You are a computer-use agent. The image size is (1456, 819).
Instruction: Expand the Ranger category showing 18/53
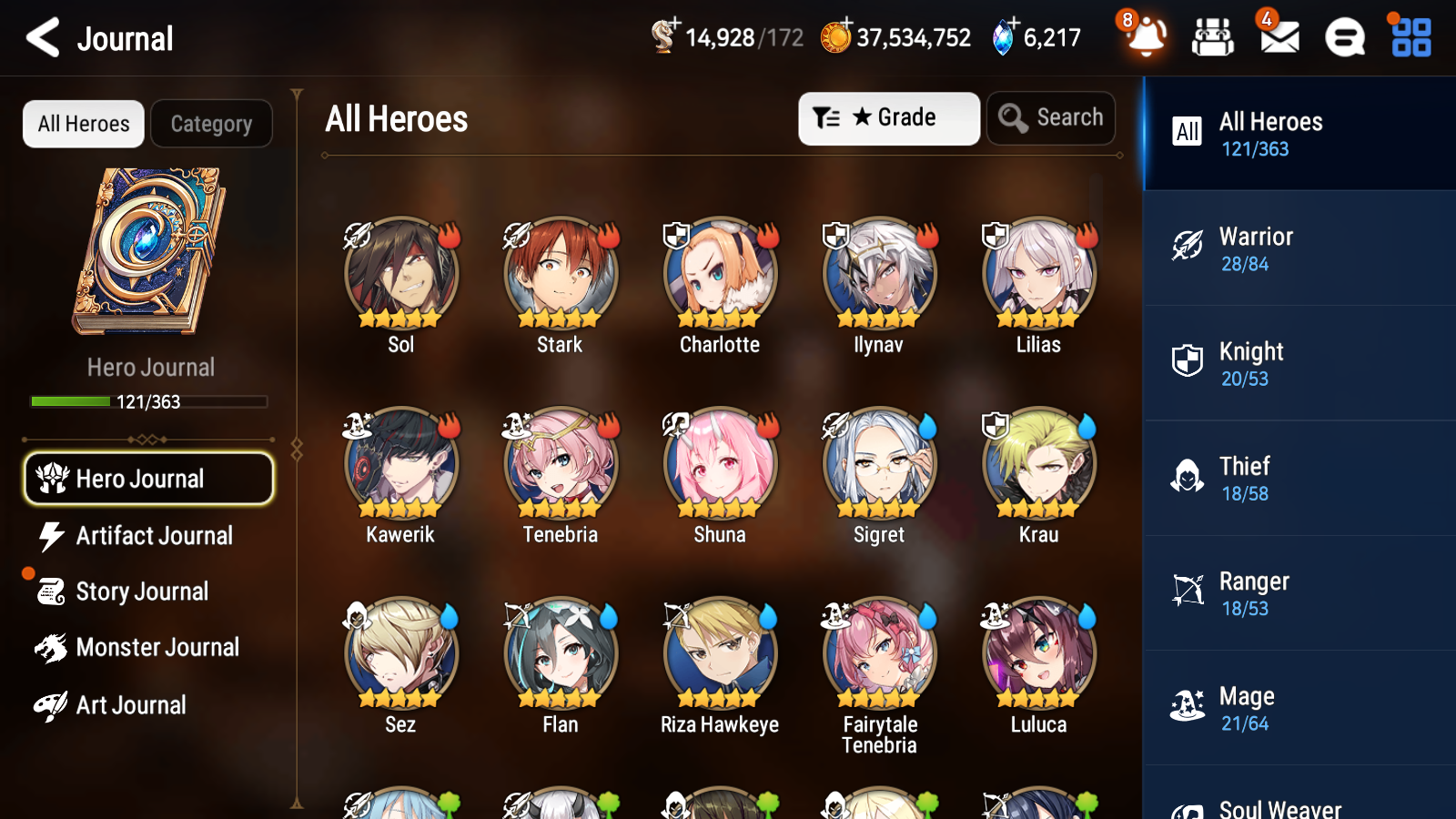(x=1299, y=593)
